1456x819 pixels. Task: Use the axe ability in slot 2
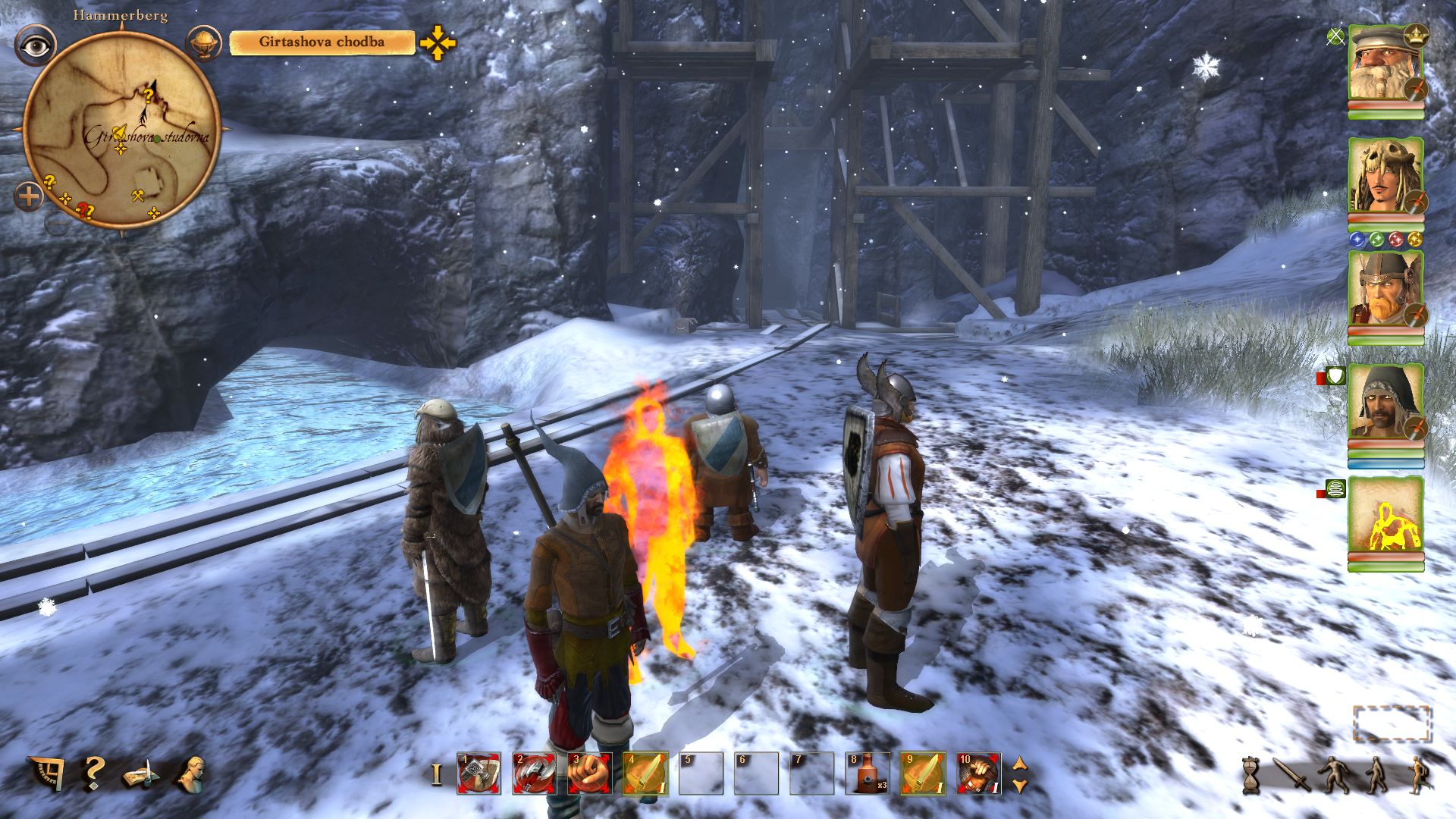pos(534,773)
